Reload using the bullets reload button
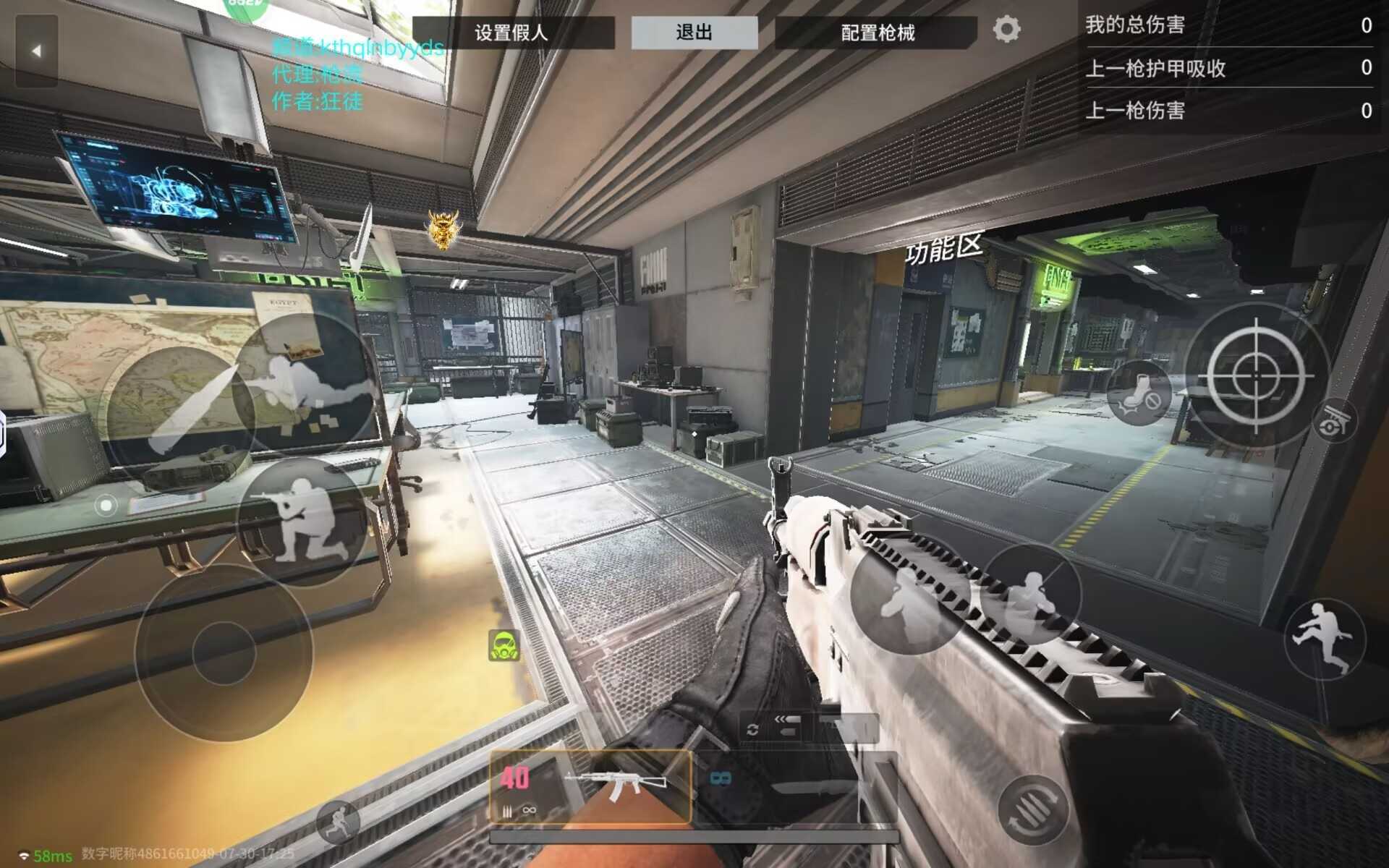Image resolution: width=1389 pixels, height=868 pixels. [x=1033, y=809]
